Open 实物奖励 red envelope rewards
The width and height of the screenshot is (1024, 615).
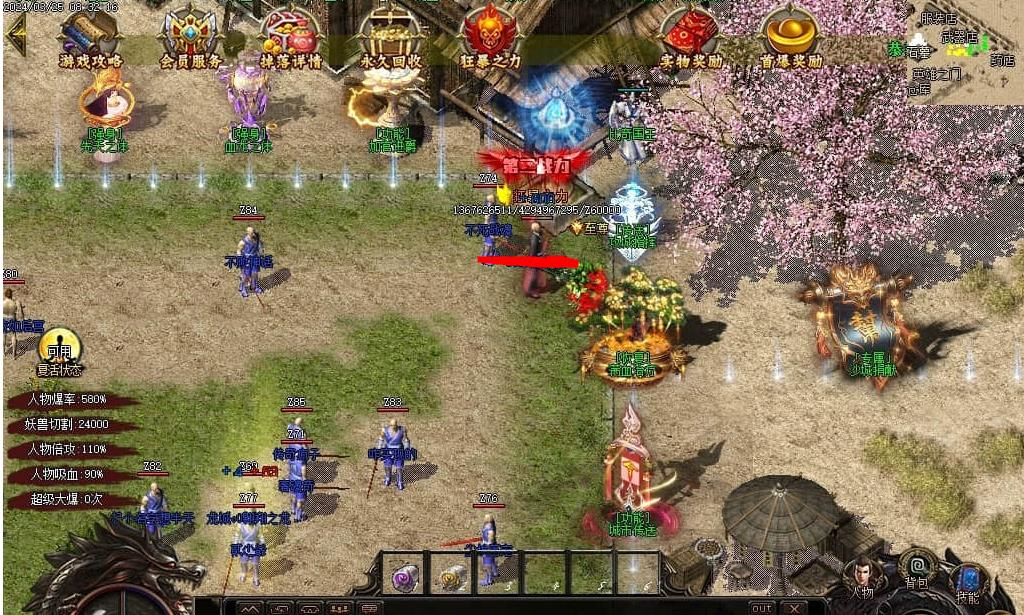[x=691, y=36]
